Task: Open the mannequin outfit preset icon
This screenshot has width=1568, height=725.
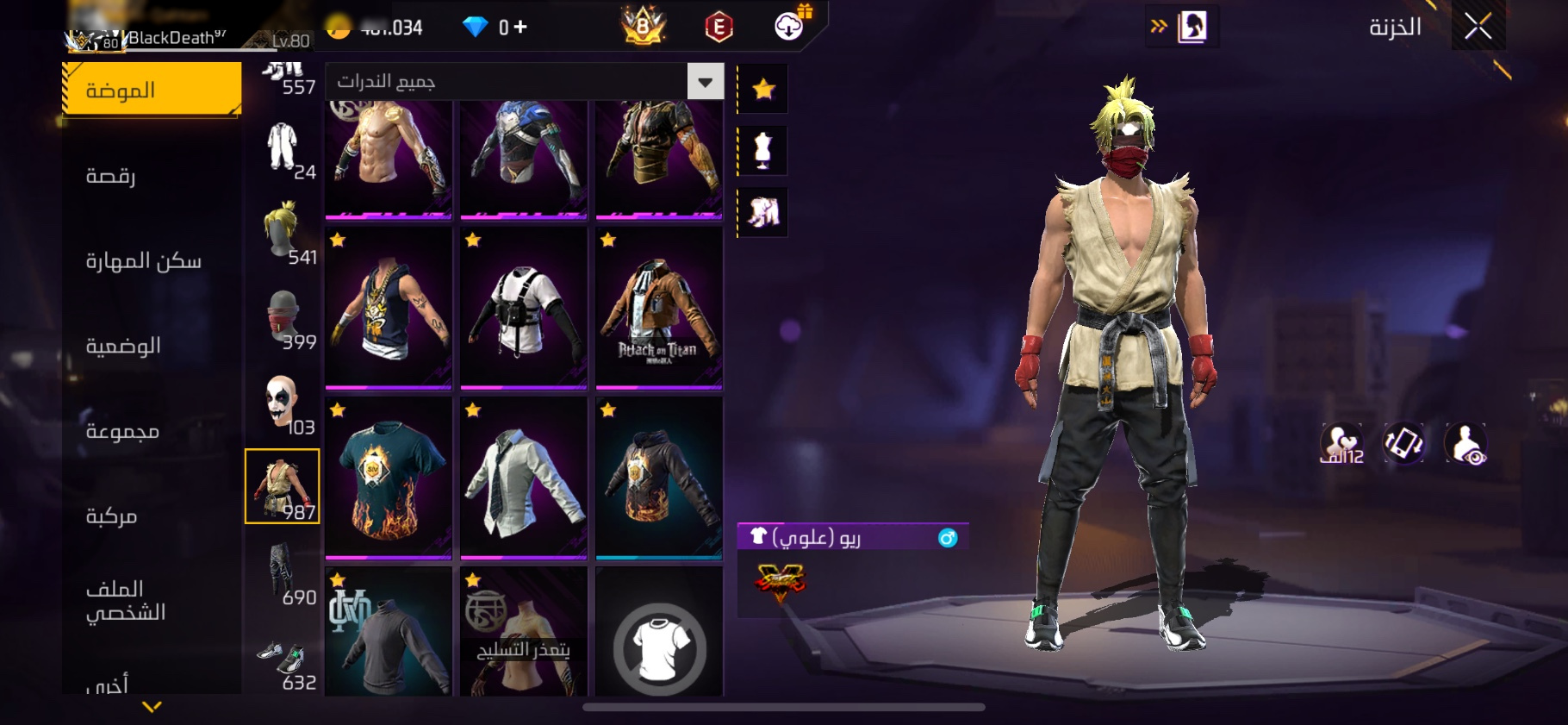Action: (763, 150)
